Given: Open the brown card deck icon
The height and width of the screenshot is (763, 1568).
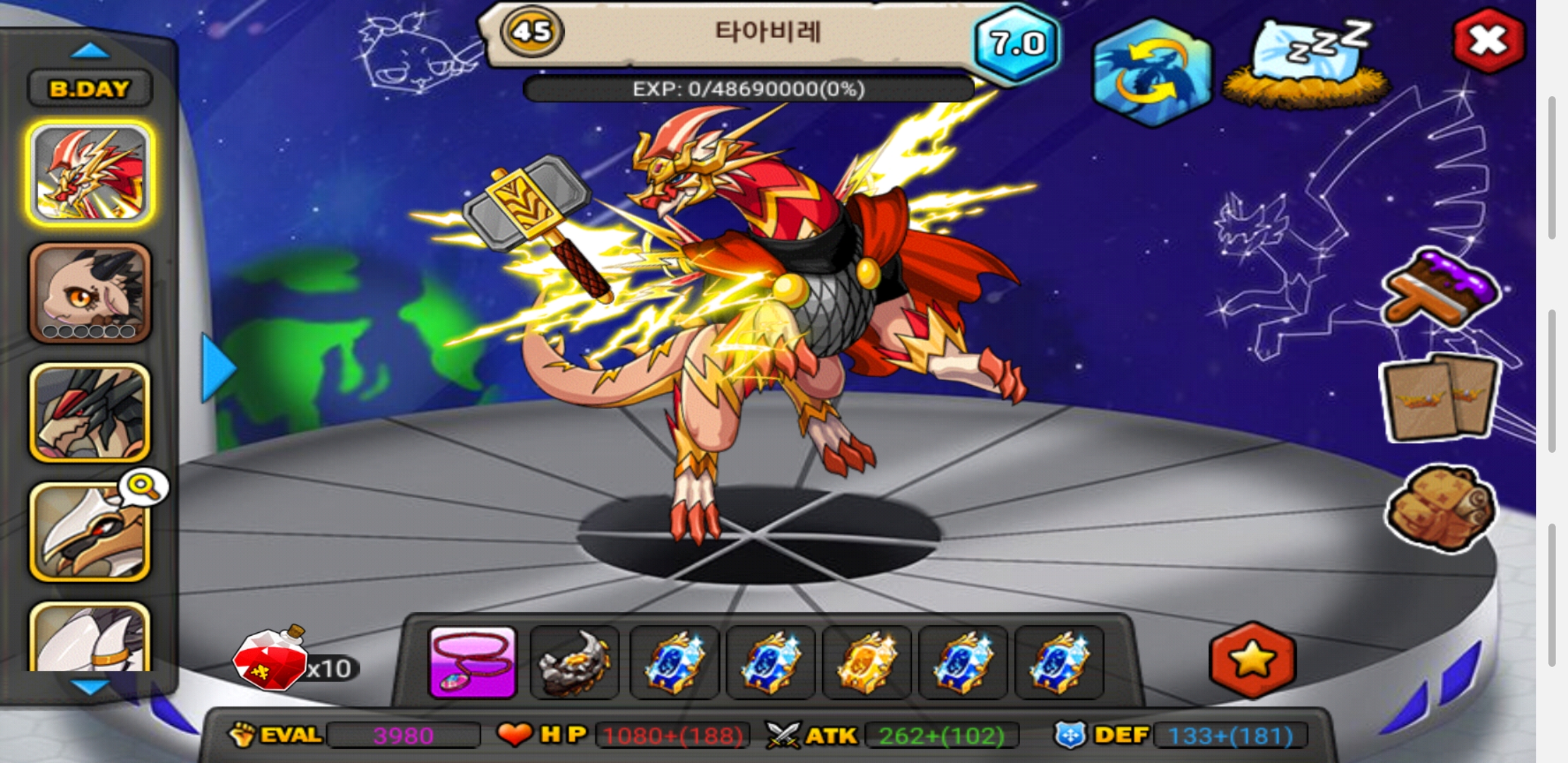Looking at the screenshot, I should point(1441,398).
